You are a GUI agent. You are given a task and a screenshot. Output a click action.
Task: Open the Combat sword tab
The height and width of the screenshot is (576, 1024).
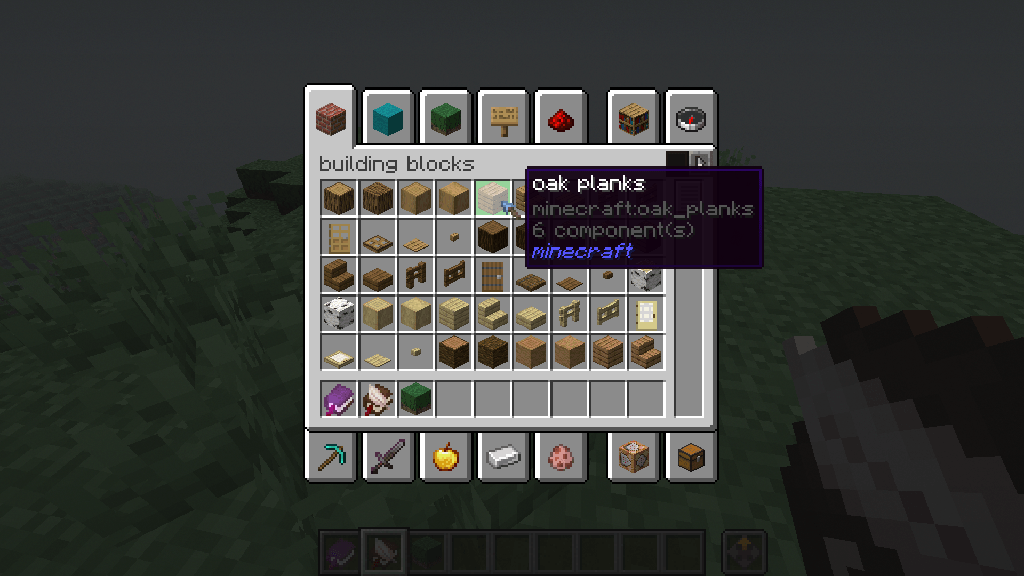click(x=387, y=458)
